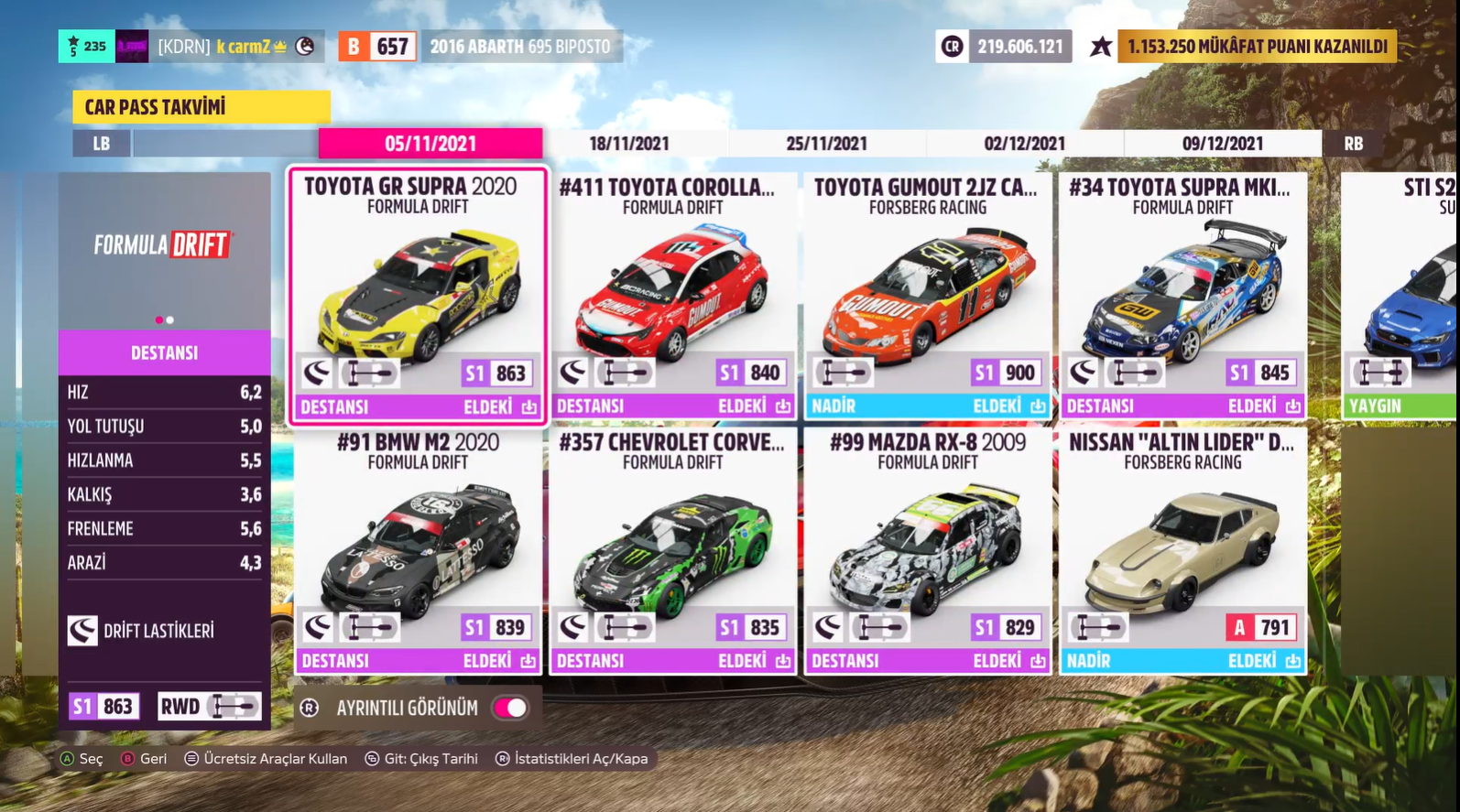Choose the #91 BMW M2 2020 card

pos(418,551)
